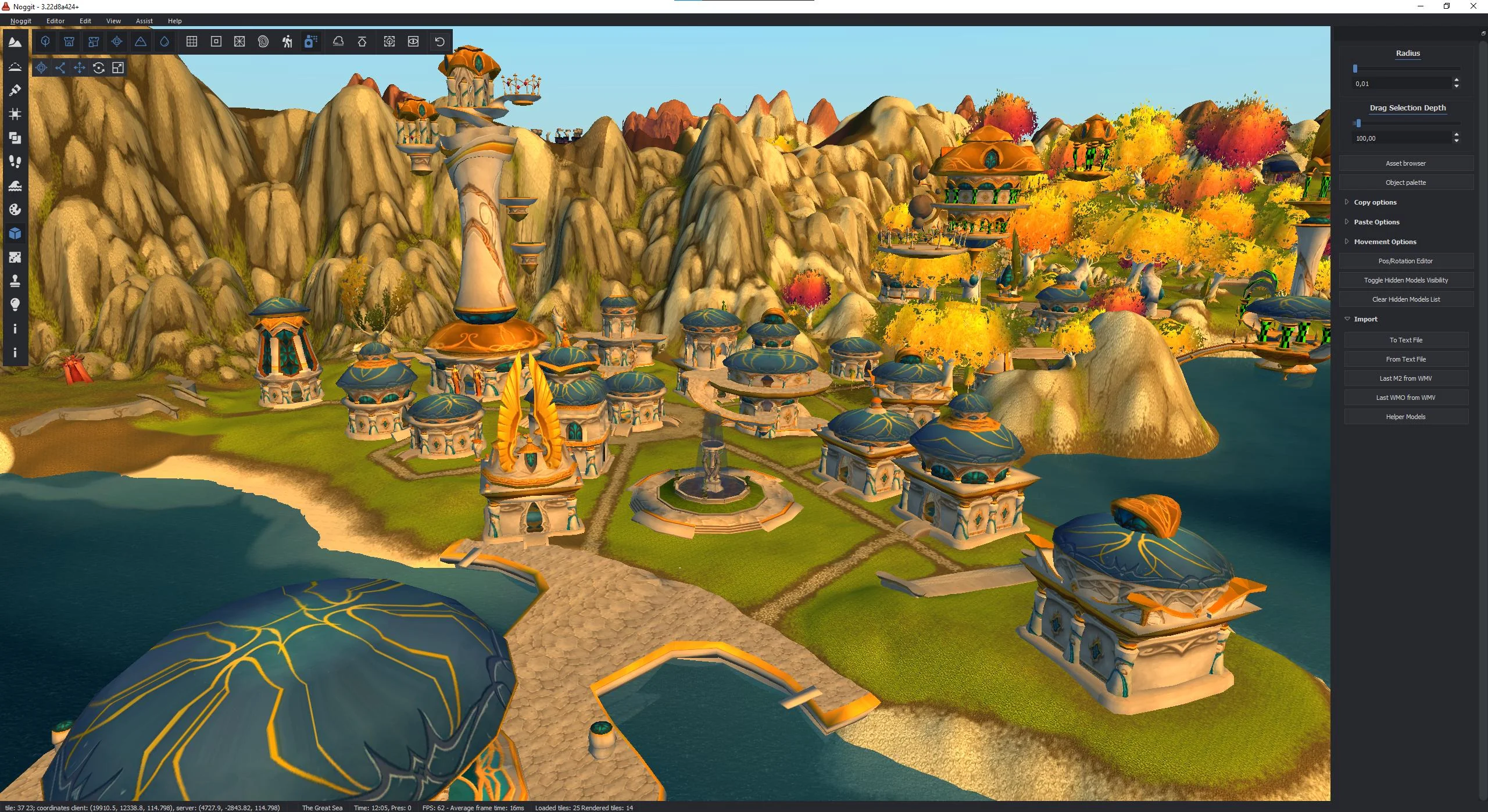Image resolution: width=1488 pixels, height=812 pixels.
Task: Open the Editor menu
Action: 55,21
